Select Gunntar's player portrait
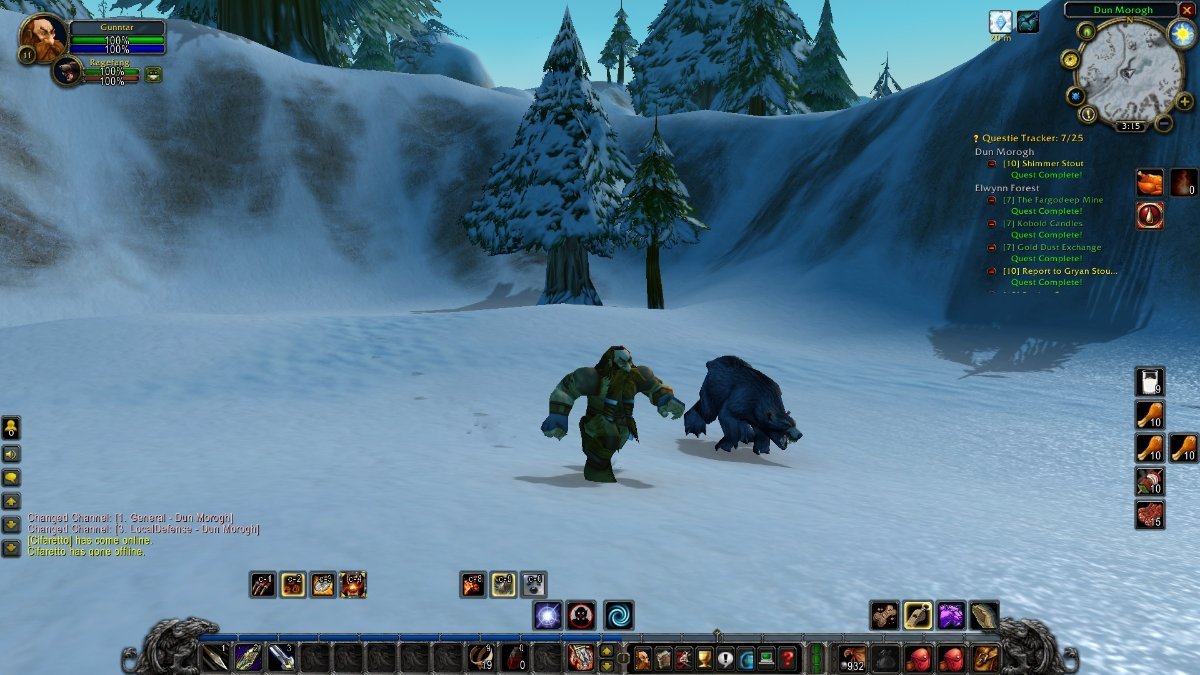The width and height of the screenshot is (1200, 675). point(43,37)
